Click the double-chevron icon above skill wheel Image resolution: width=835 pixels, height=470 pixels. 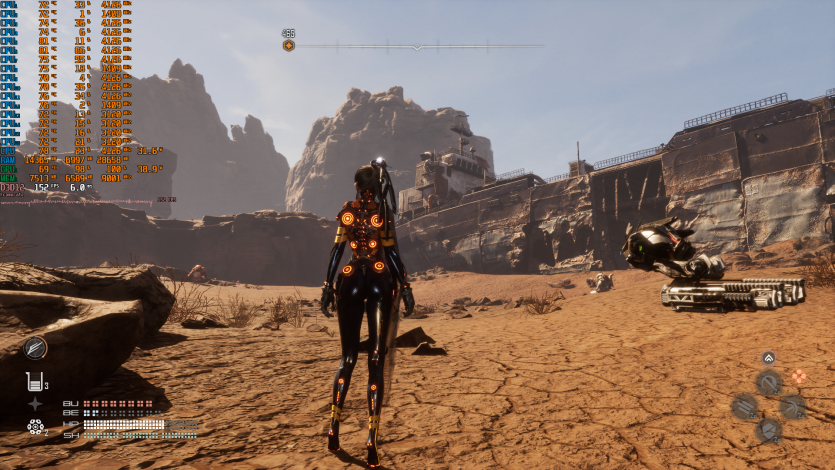tap(768, 357)
